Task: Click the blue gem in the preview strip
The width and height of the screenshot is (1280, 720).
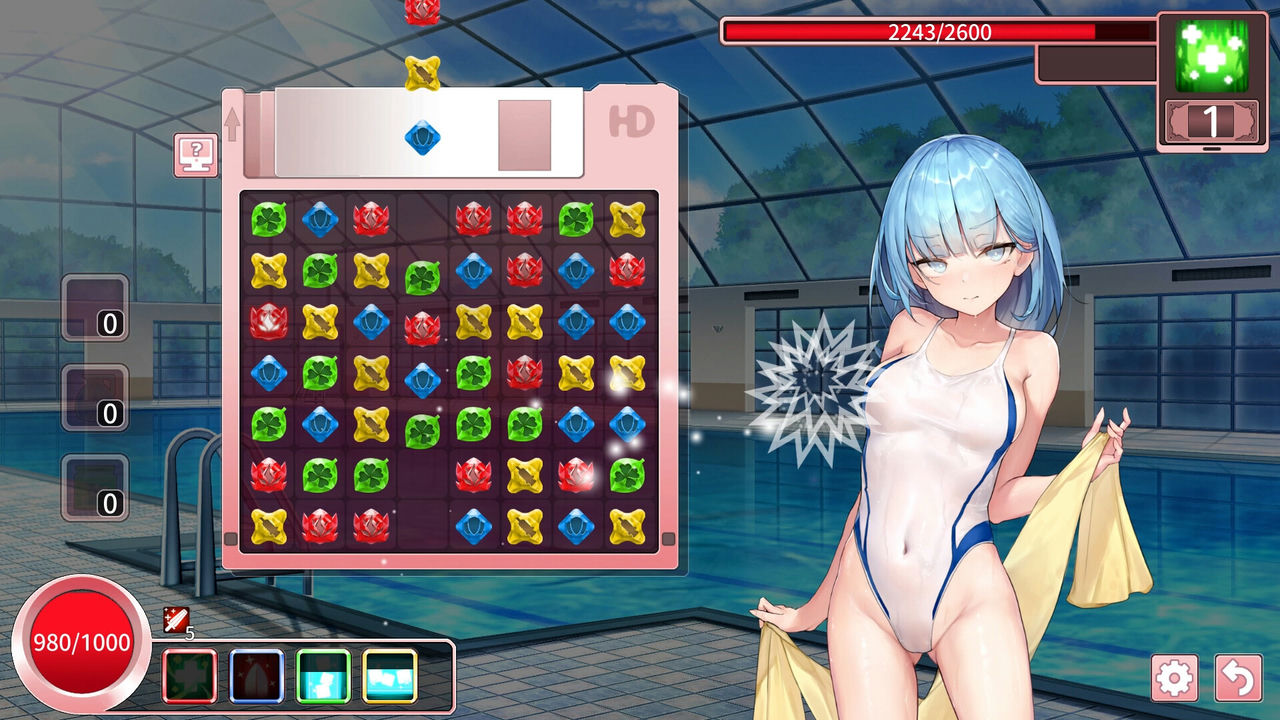Action: pos(424,136)
